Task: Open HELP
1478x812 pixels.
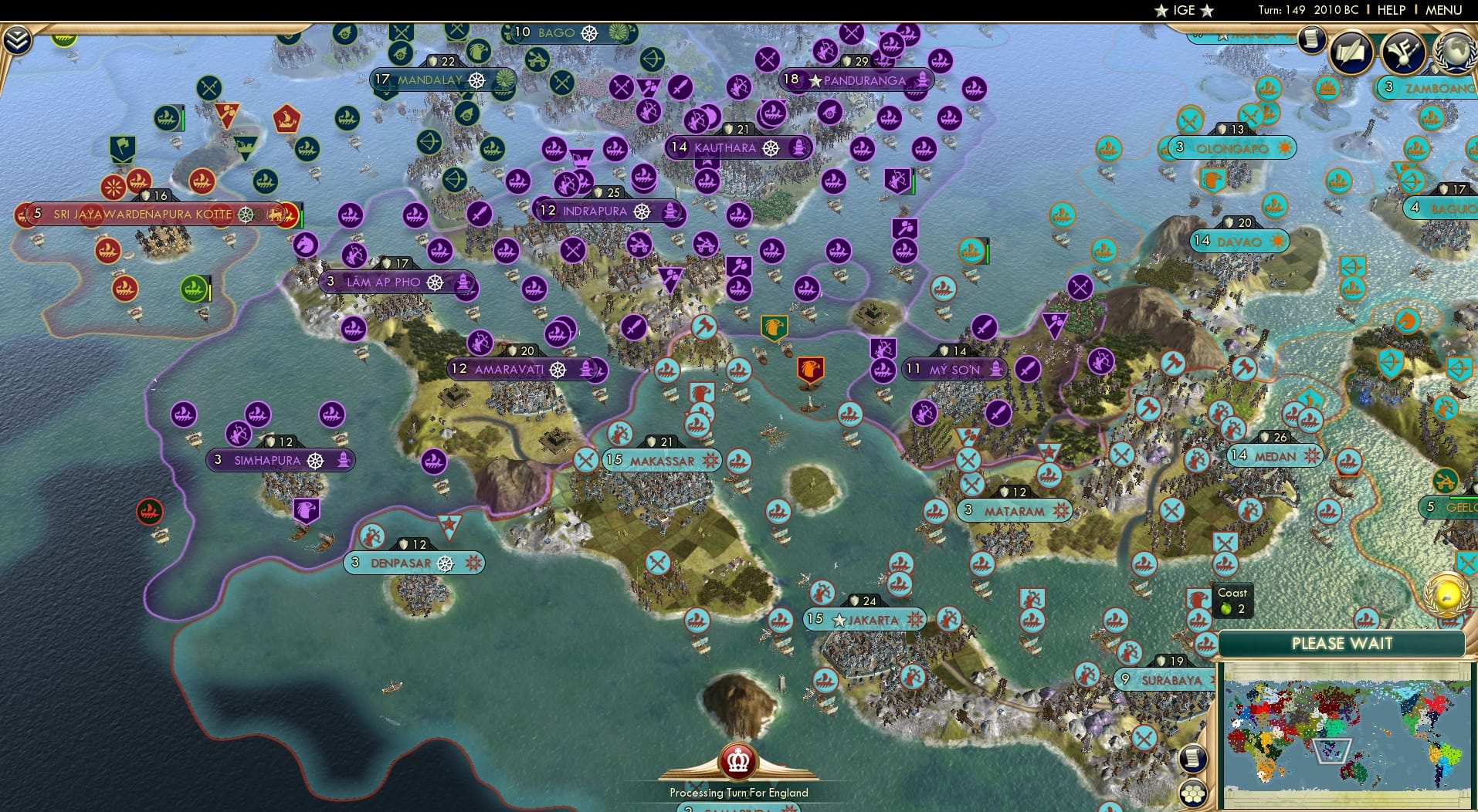Action: click(1390, 10)
